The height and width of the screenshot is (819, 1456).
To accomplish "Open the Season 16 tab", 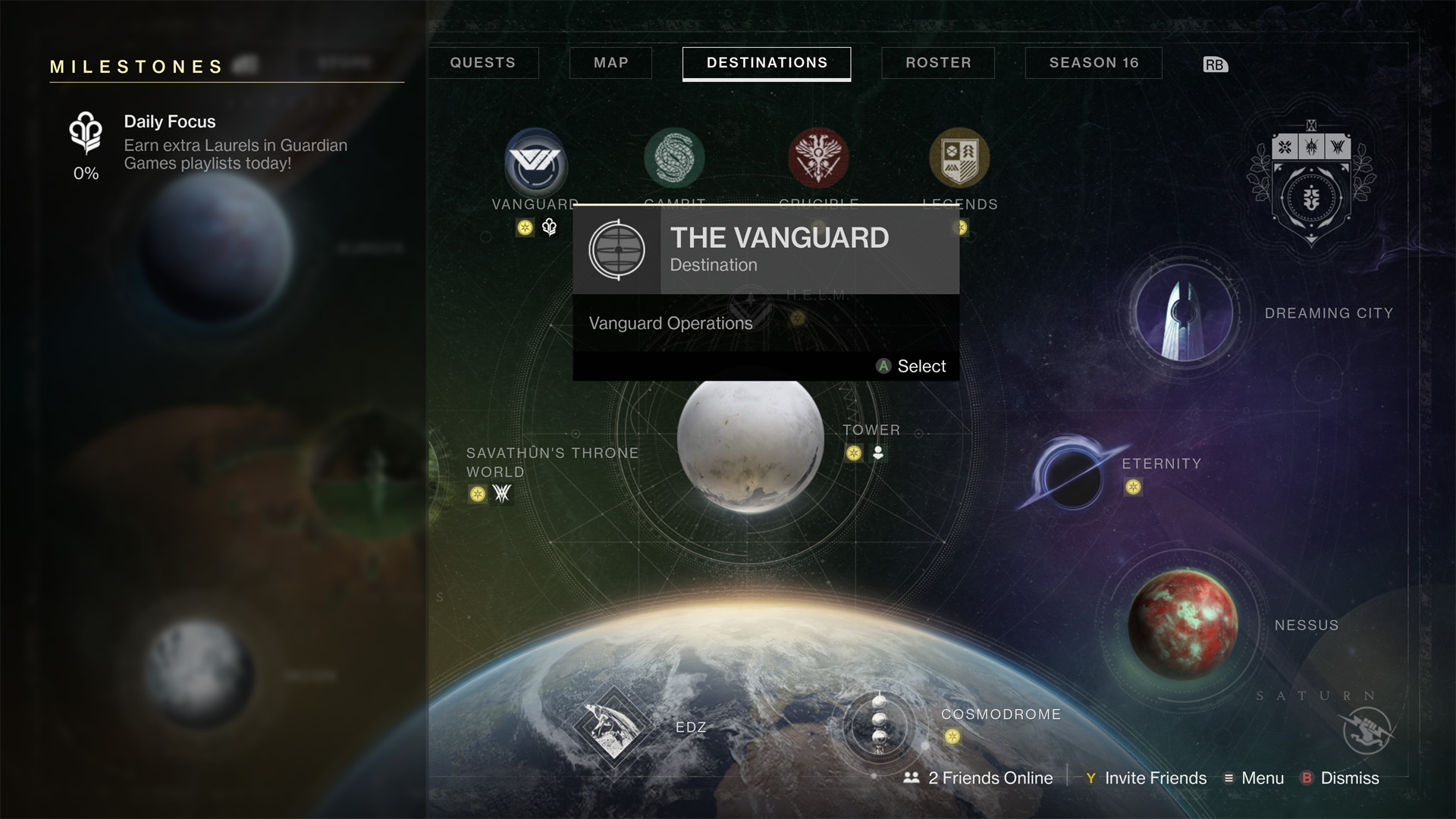I will (1094, 63).
